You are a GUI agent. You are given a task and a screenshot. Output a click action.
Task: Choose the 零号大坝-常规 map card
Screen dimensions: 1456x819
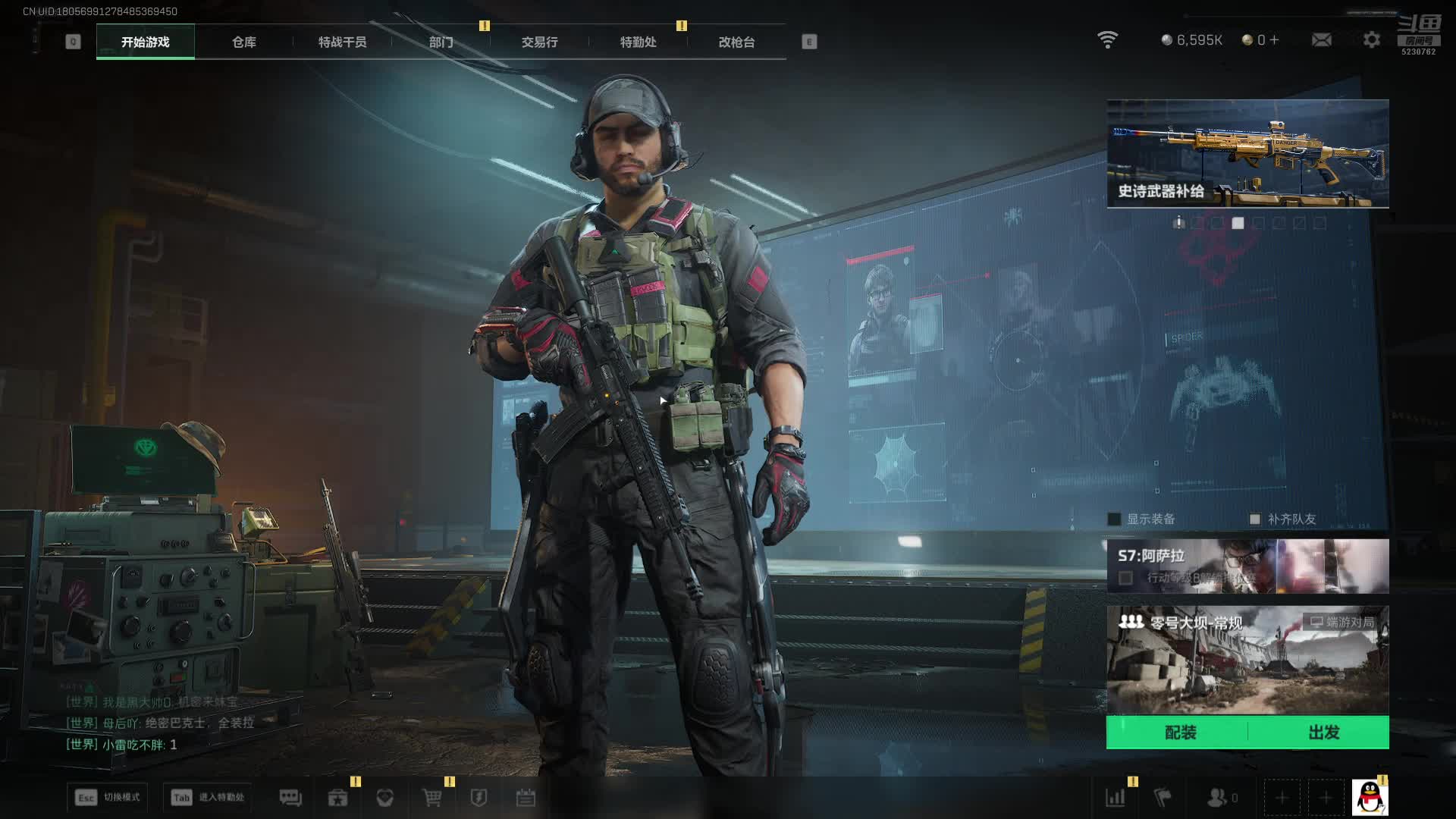point(1247,660)
